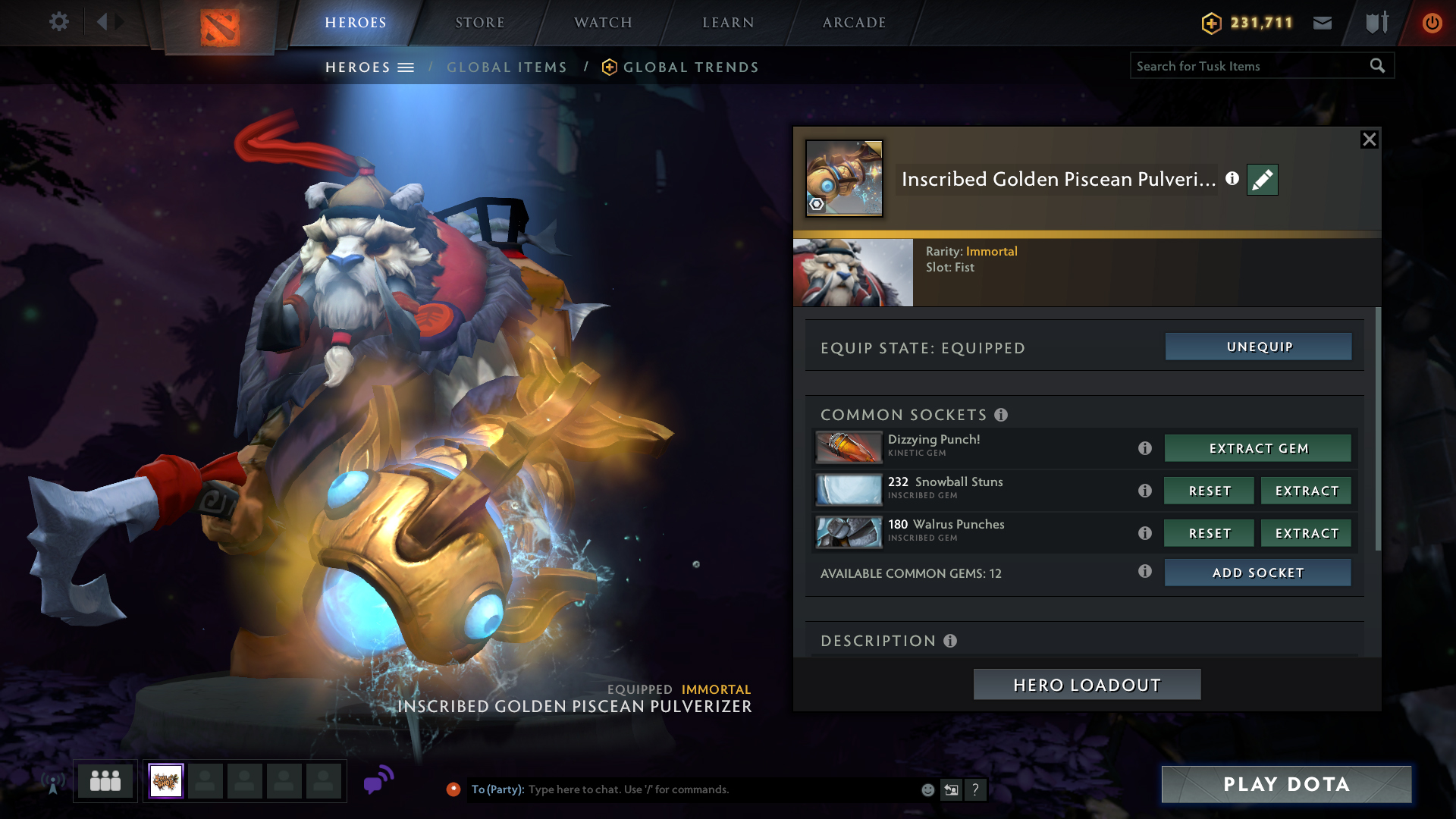Screen dimensions: 1456x819
Task: Close the item details panel
Action: pyautogui.click(x=1369, y=140)
